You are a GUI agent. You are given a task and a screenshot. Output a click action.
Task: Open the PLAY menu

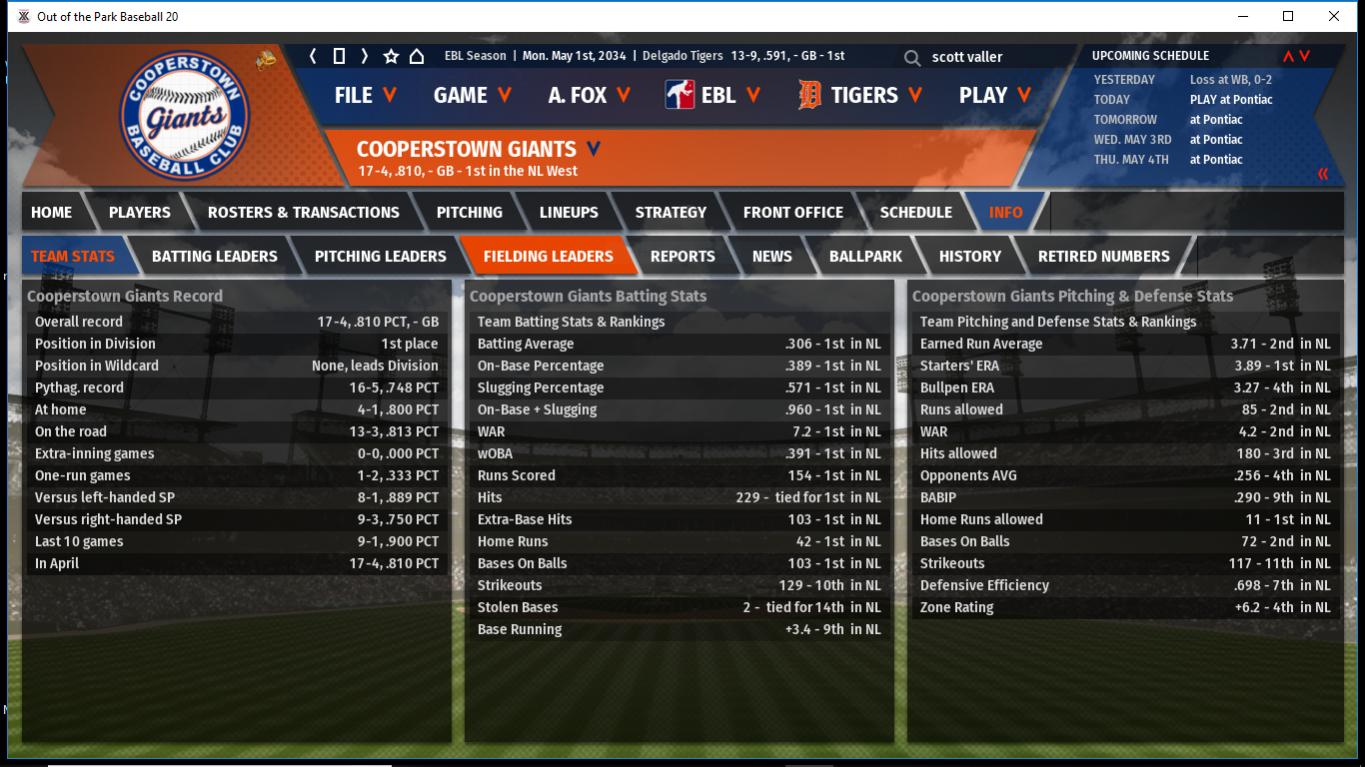click(x=995, y=95)
